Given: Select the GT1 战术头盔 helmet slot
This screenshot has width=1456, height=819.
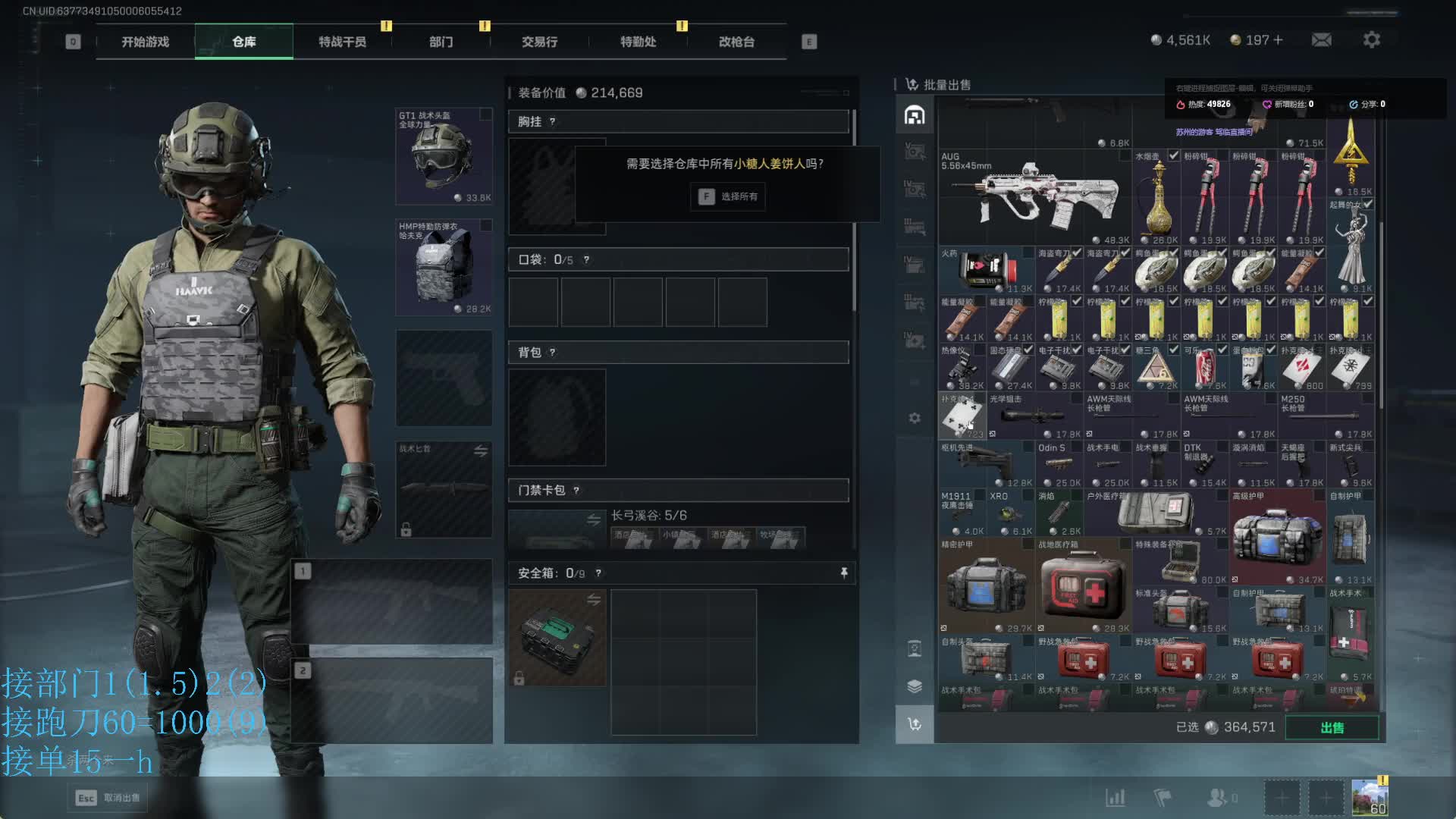Looking at the screenshot, I should click(x=444, y=156).
